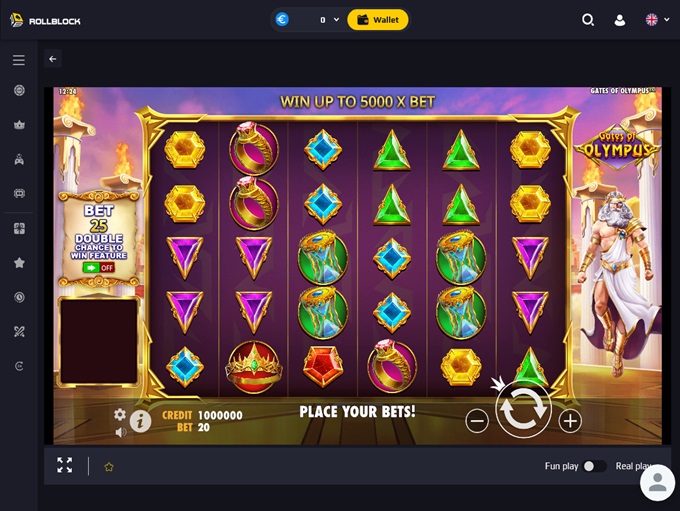Toggle the Double Chance to Win feature

(99, 268)
